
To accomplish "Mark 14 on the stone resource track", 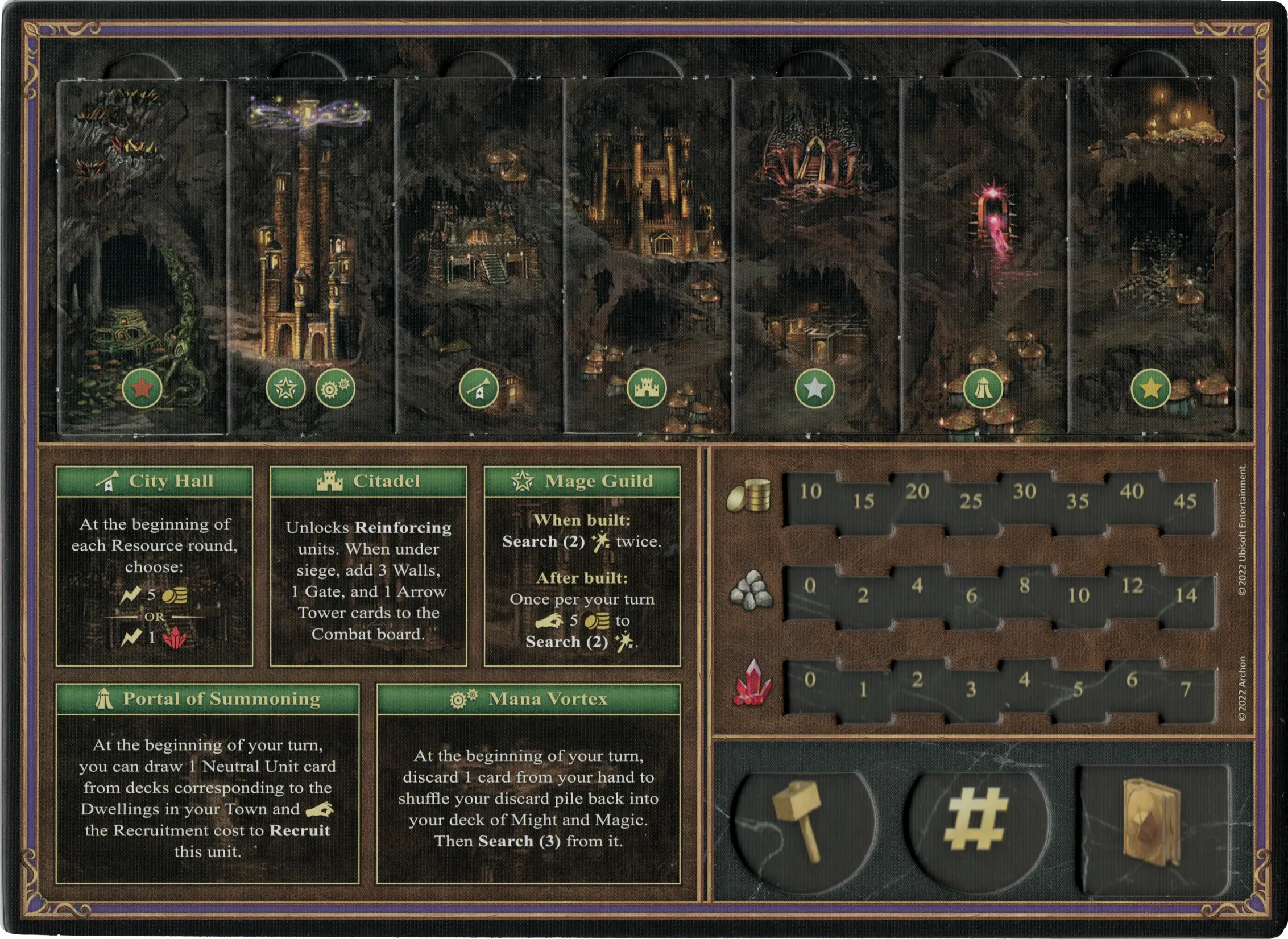I will pos(1186,595).
